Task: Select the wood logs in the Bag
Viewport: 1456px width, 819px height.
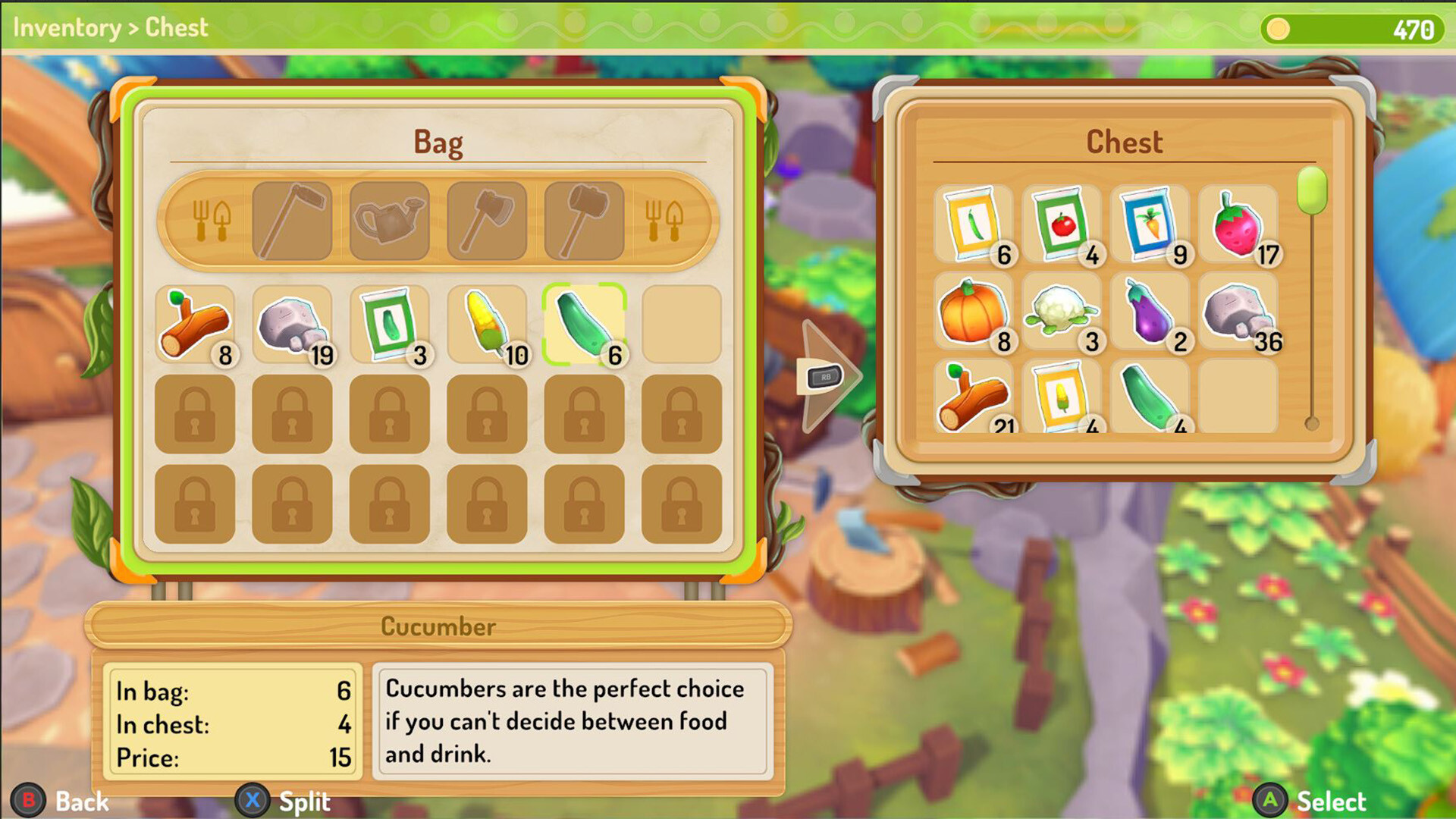Action: click(194, 325)
